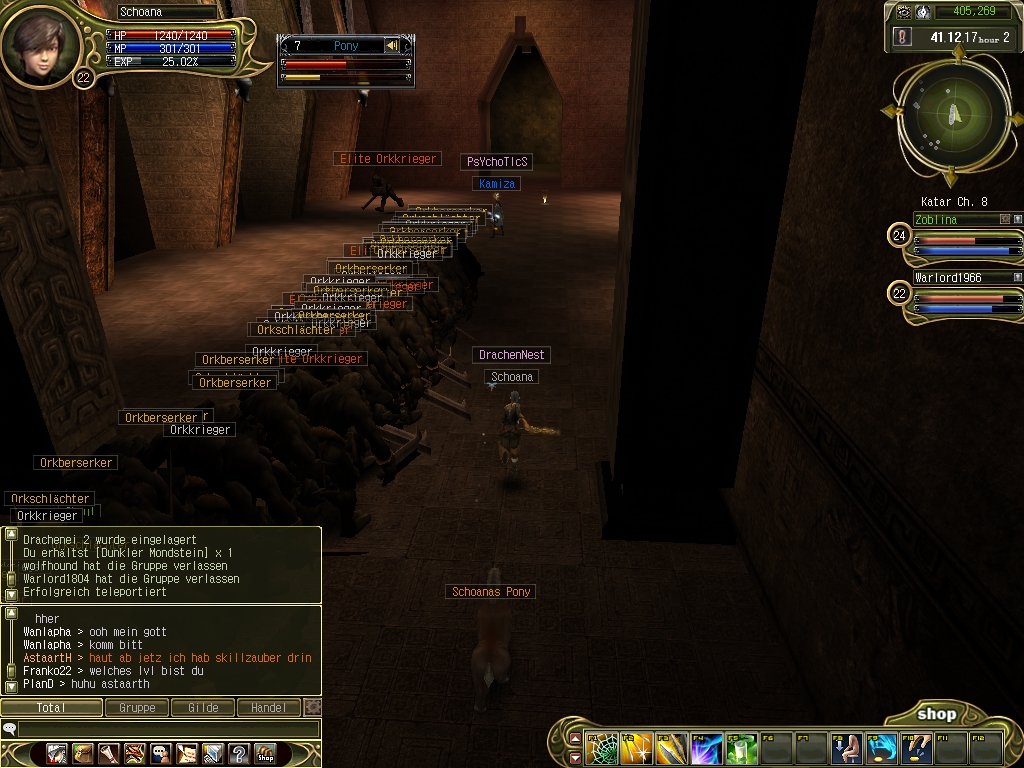This screenshot has width=1024, height=768.
Task: Open the dragon icon menu
Action: (x=134, y=753)
